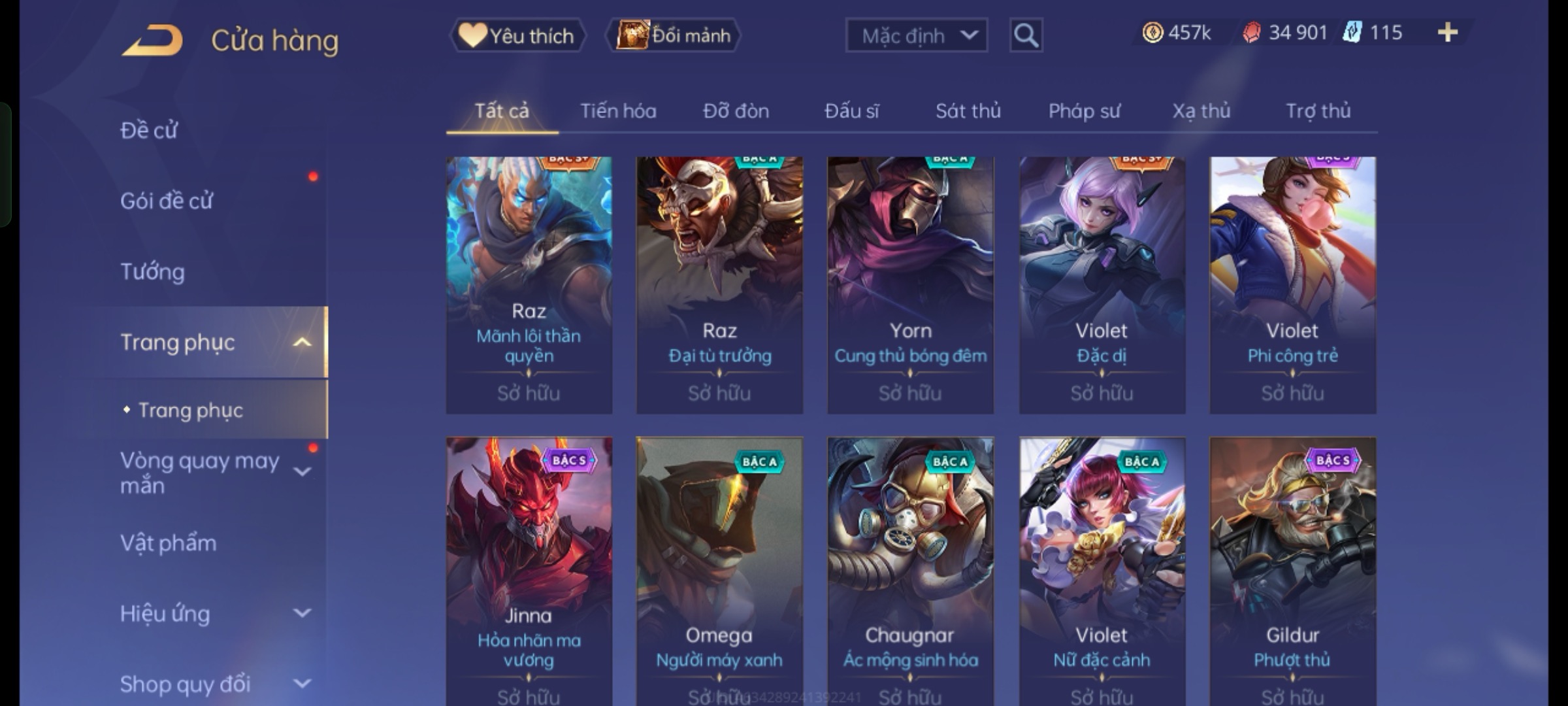Viewport: 1568px width, 706px height.
Task: Switch to the Đỡ đòn tab
Action: tap(736, 111)
